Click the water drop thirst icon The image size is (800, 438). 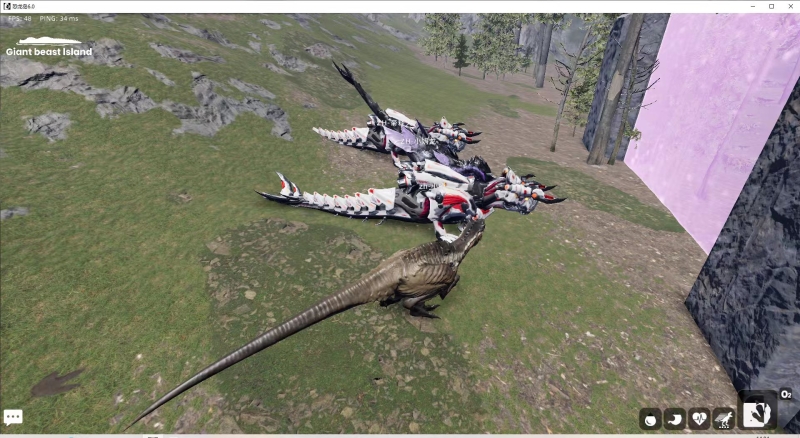click(x=650, y=419)
